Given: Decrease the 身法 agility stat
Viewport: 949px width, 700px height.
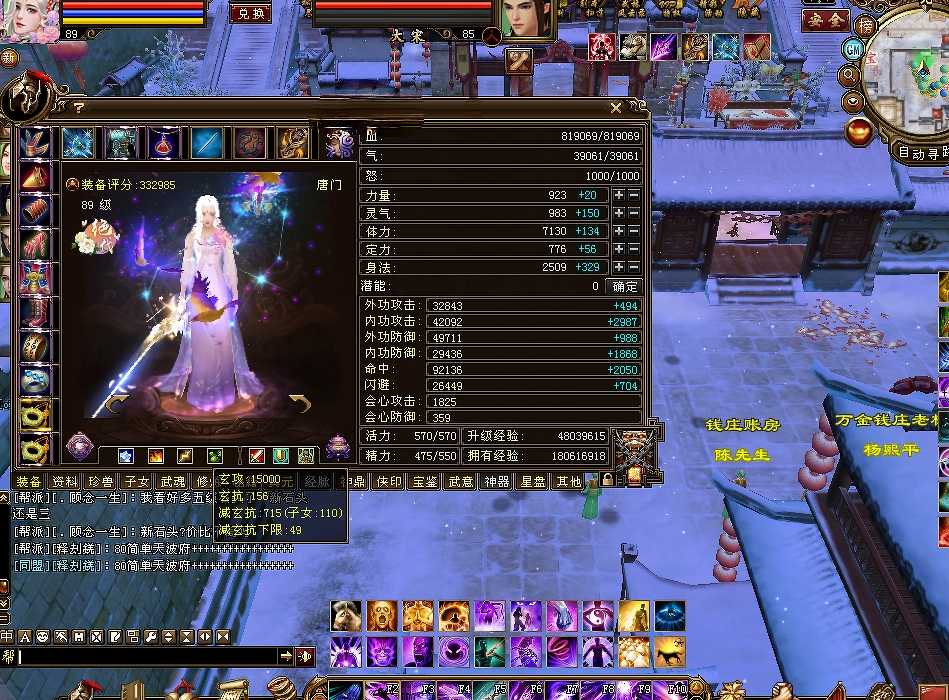Looking at the screenshot, I should pyautogui.click(x=633, y=267).
